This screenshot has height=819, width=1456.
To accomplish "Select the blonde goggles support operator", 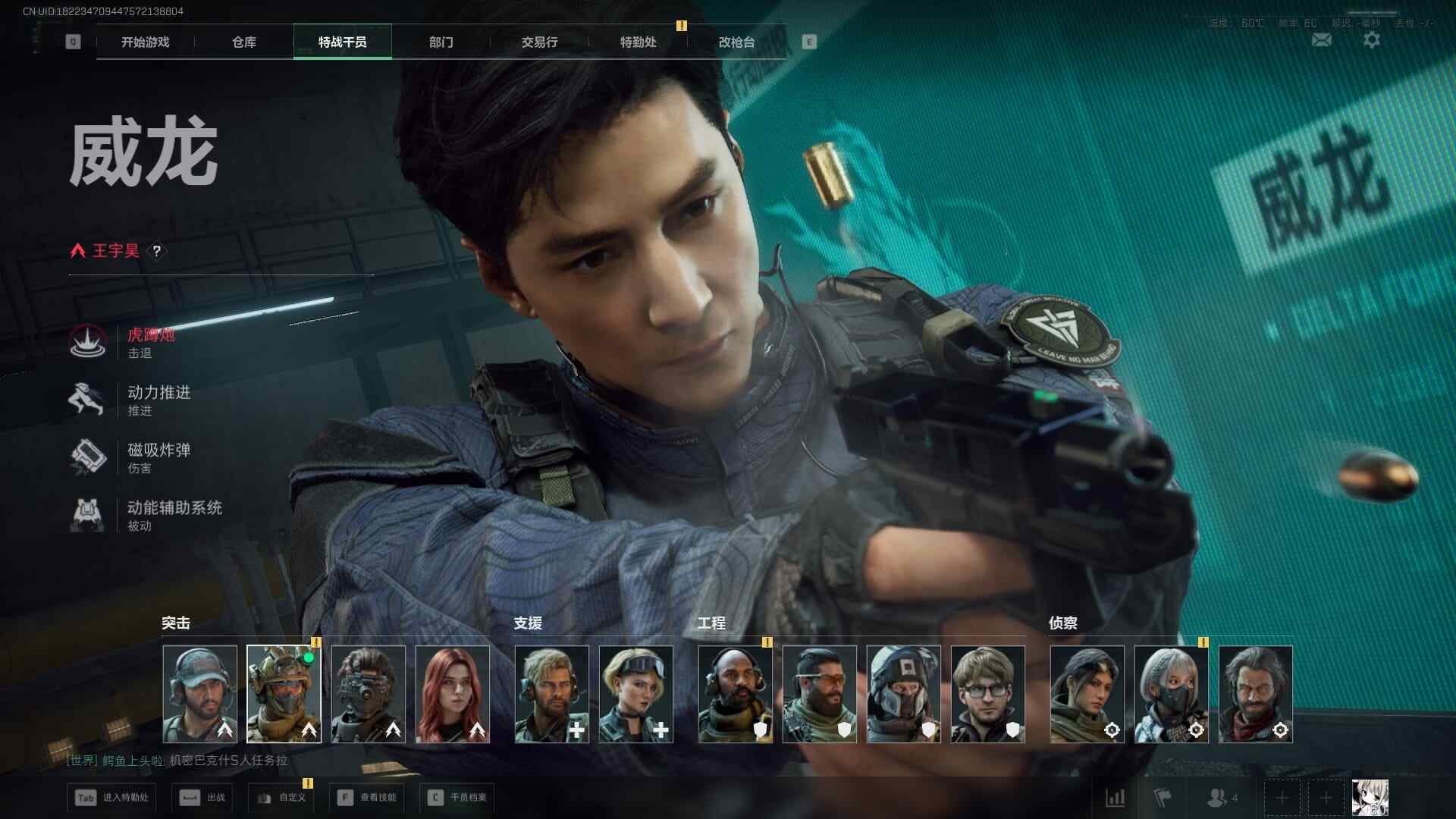I will pos(636,694).
